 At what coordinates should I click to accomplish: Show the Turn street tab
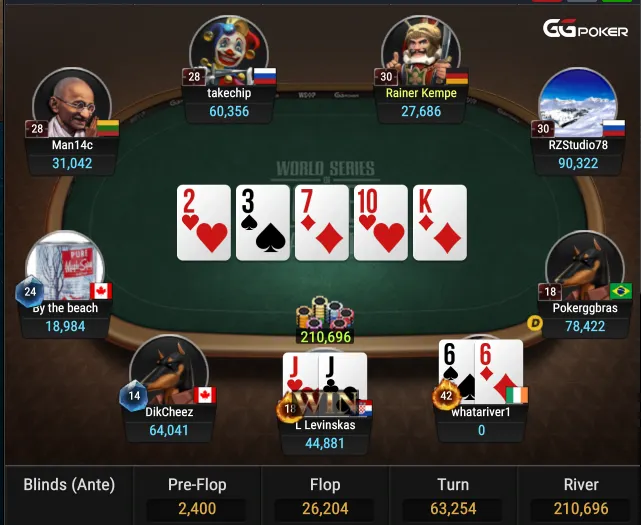click(x=453, y=496)
